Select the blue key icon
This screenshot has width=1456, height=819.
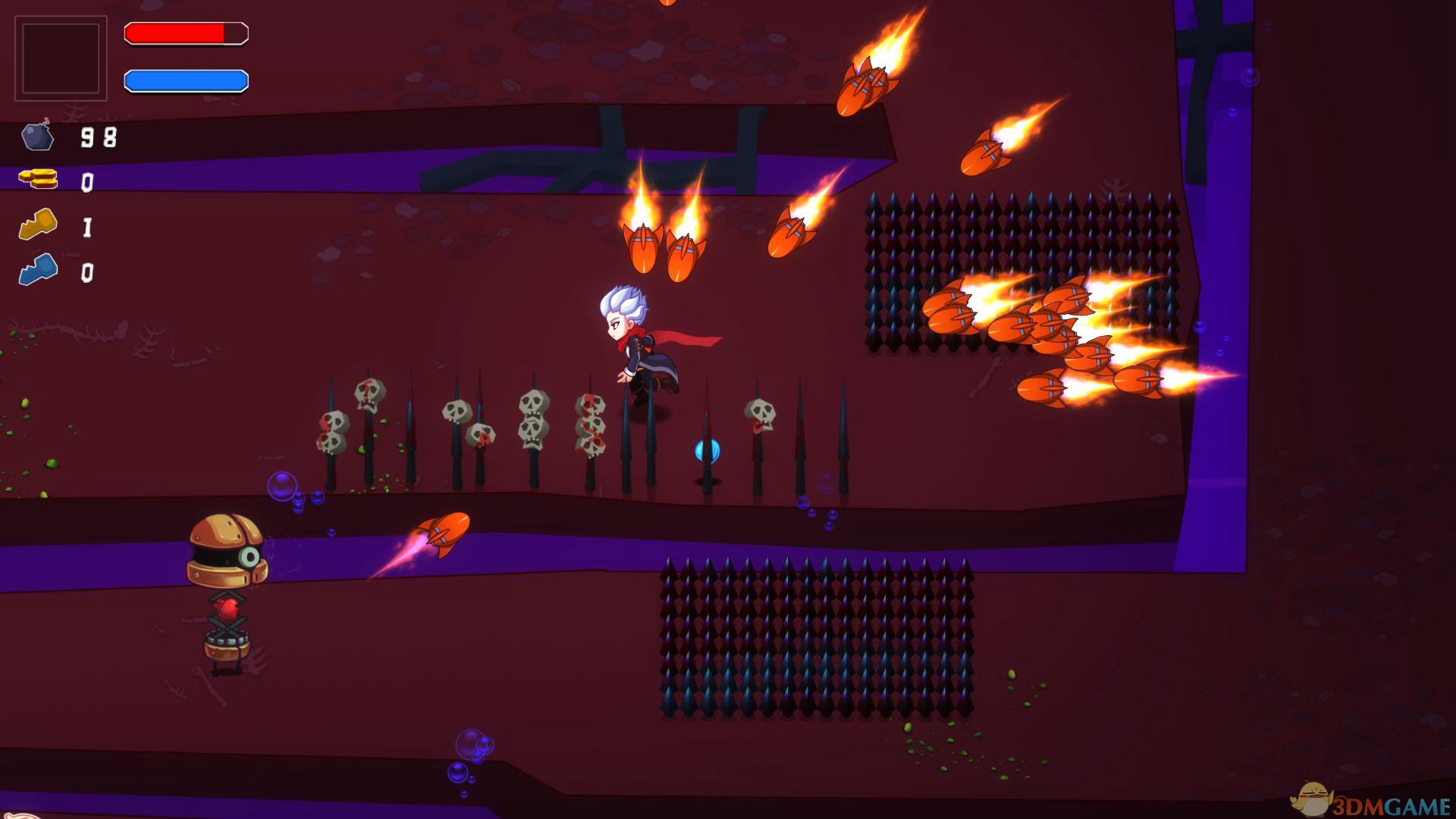38,269
